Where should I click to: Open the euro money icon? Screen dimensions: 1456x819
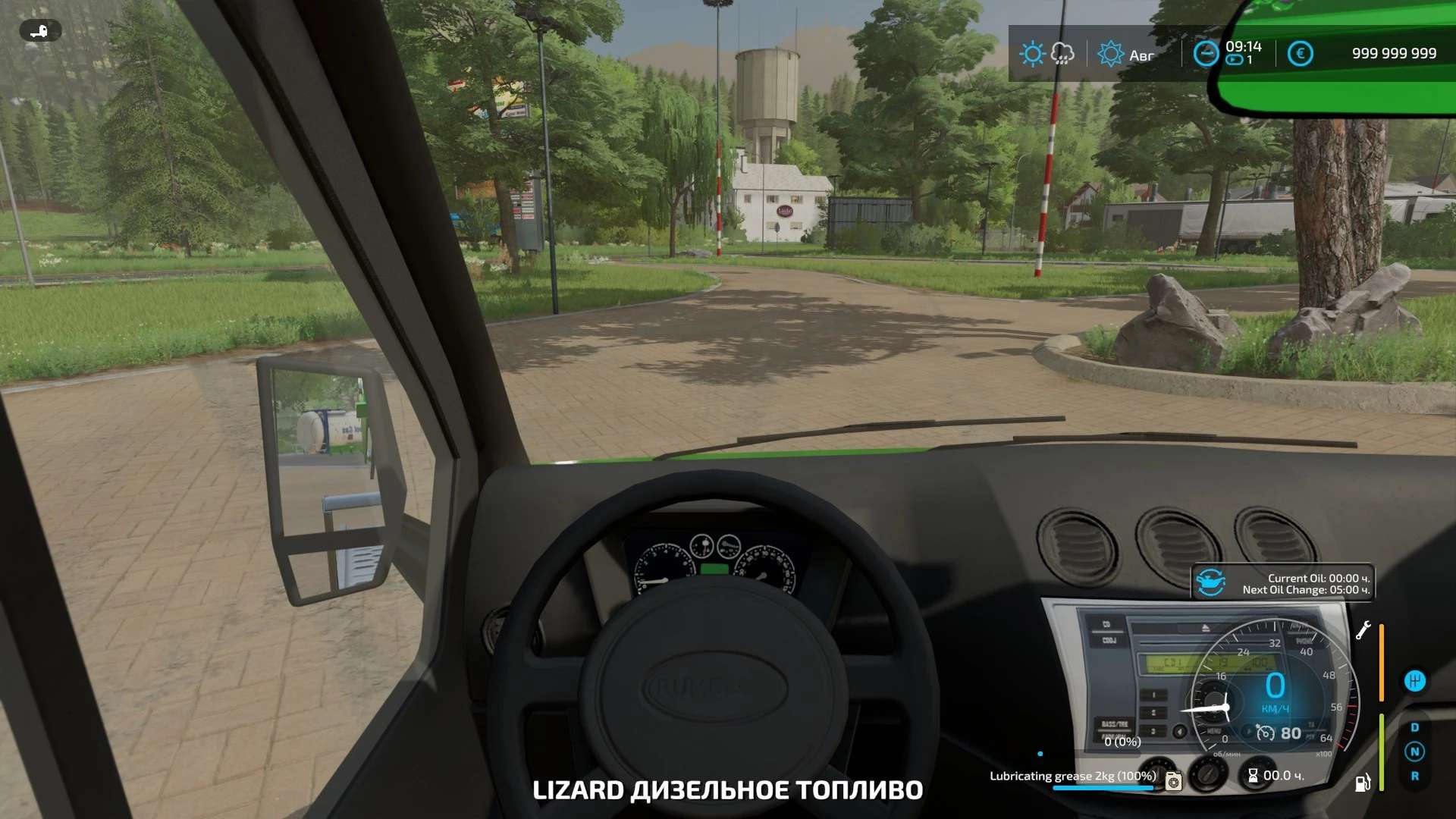pos(1300,54)
